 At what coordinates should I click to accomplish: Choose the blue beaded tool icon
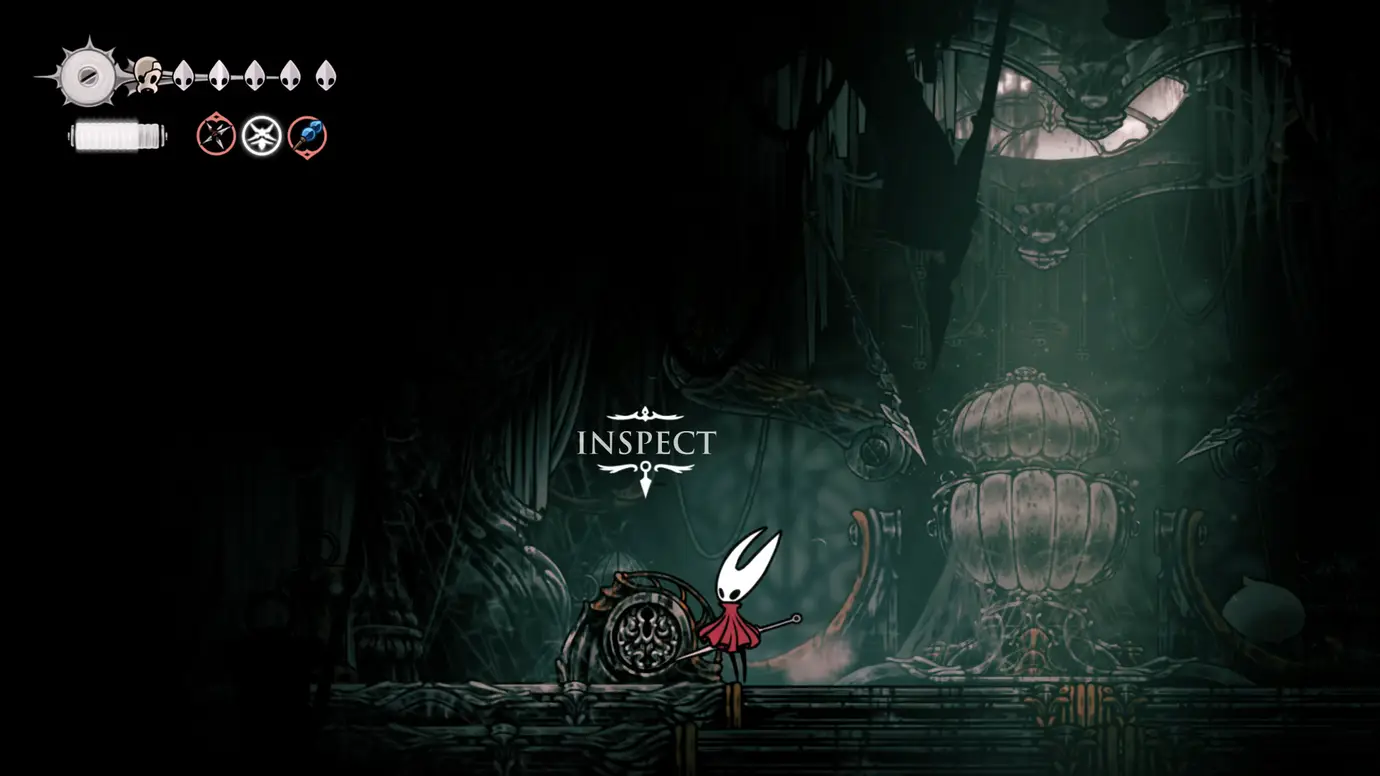point(307,135)
